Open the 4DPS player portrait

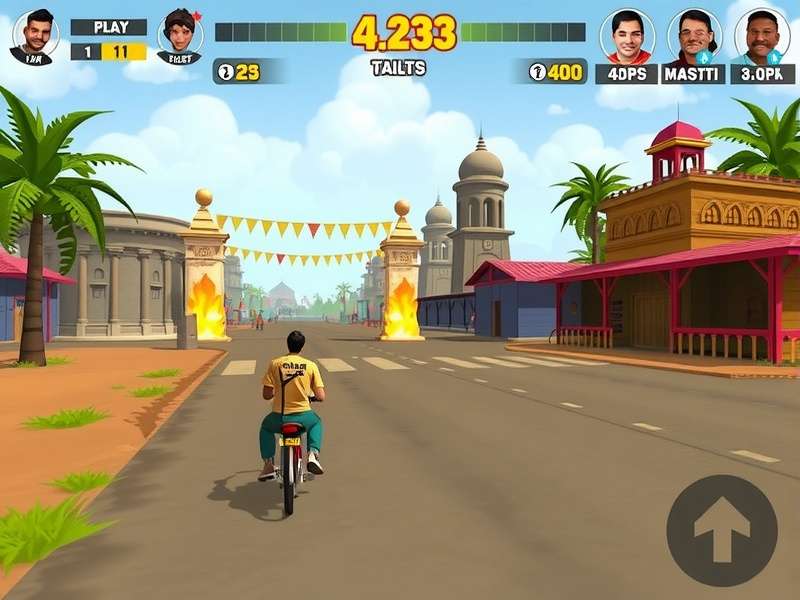[x=627, y=37]
